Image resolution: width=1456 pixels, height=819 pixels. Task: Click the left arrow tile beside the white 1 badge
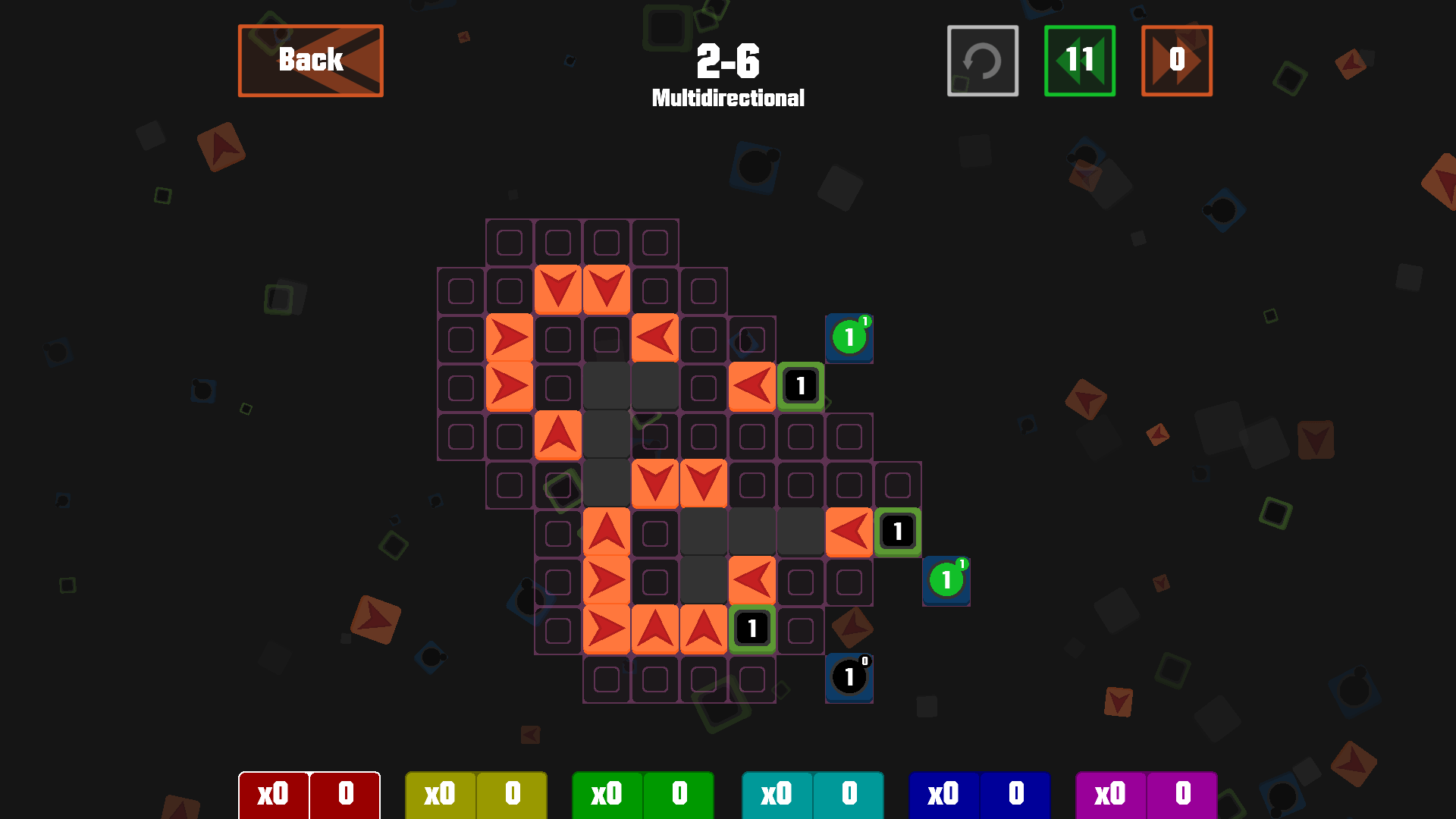tap(752, 386)
